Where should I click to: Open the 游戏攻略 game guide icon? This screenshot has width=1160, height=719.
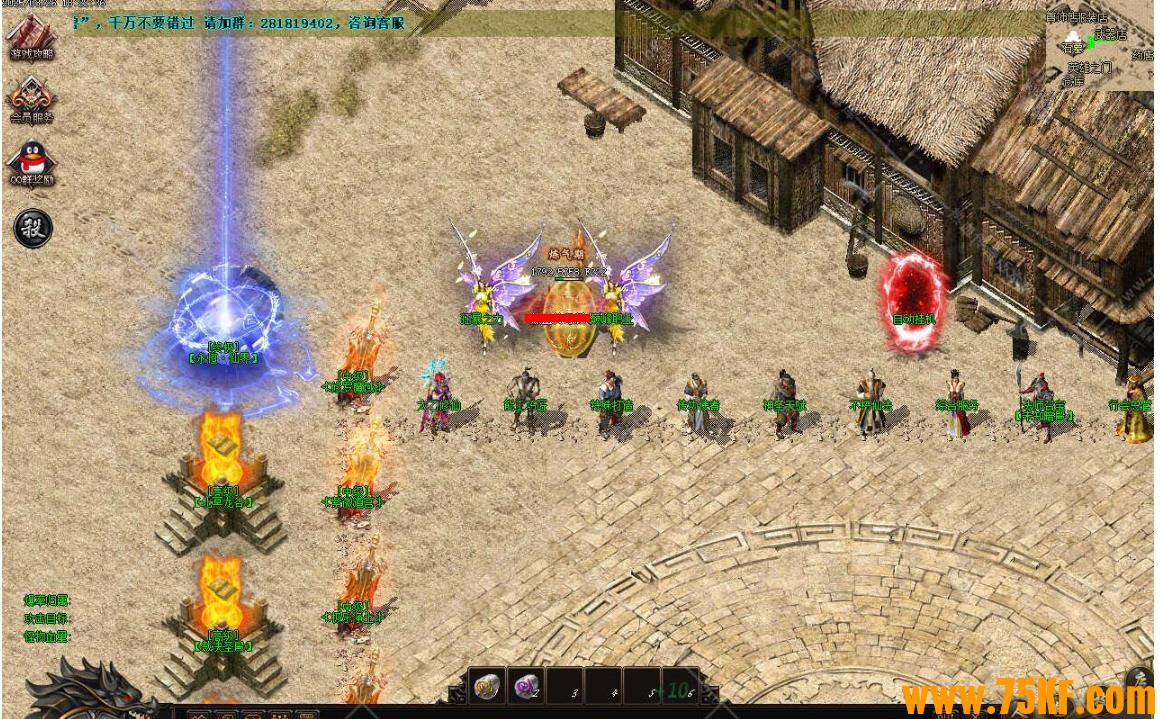31,38
